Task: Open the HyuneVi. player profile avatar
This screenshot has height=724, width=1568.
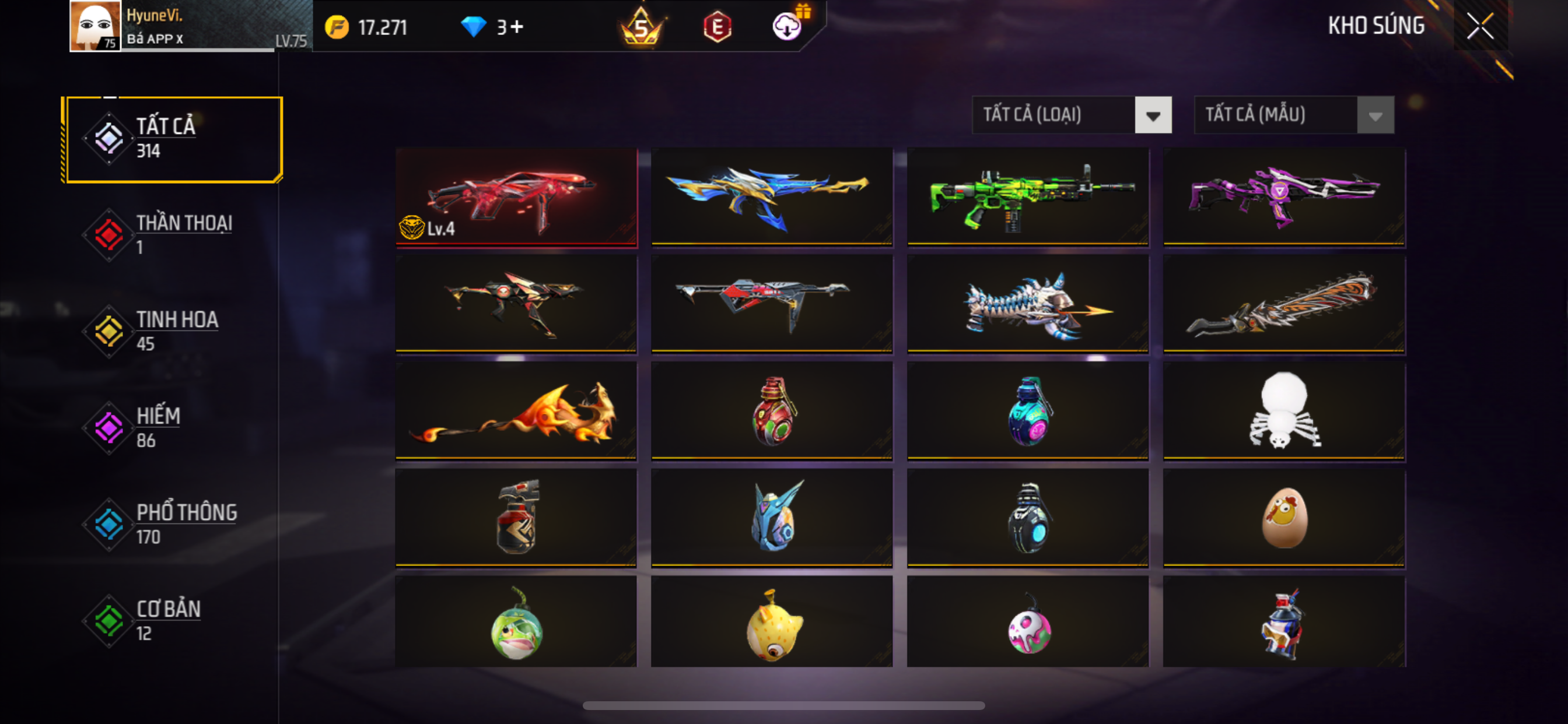Action: tap(95, 26)
